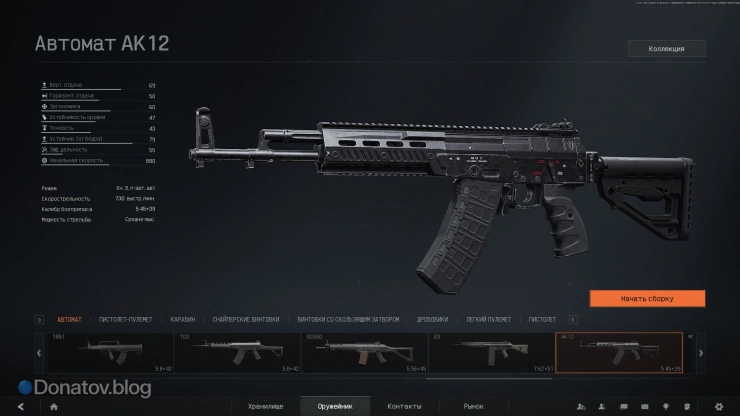Select the highlighted AK-12 thumbnail
The image size is (740, 416).
(618, 353)
